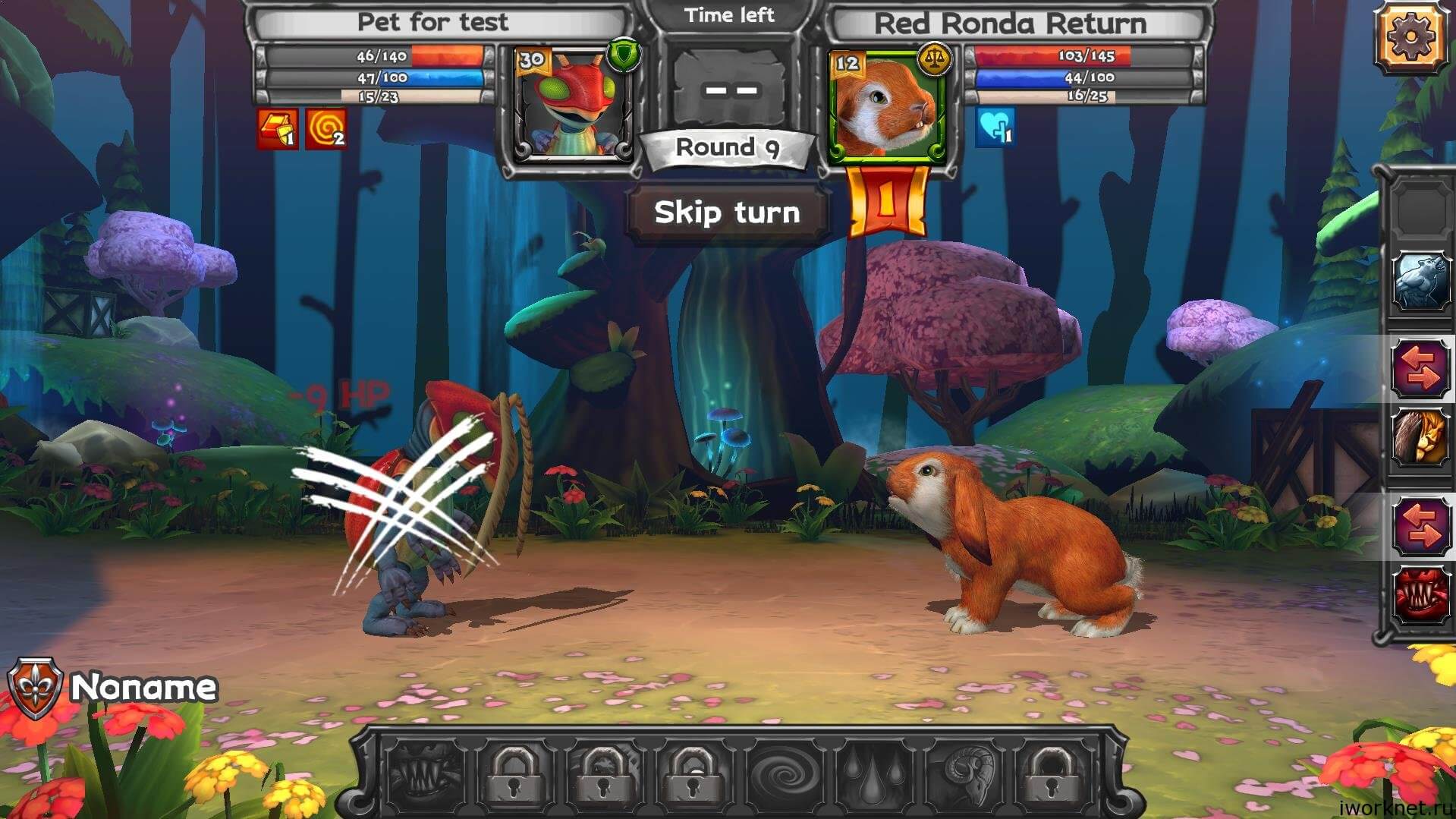Inspect the blue heart buff icon

995,127
